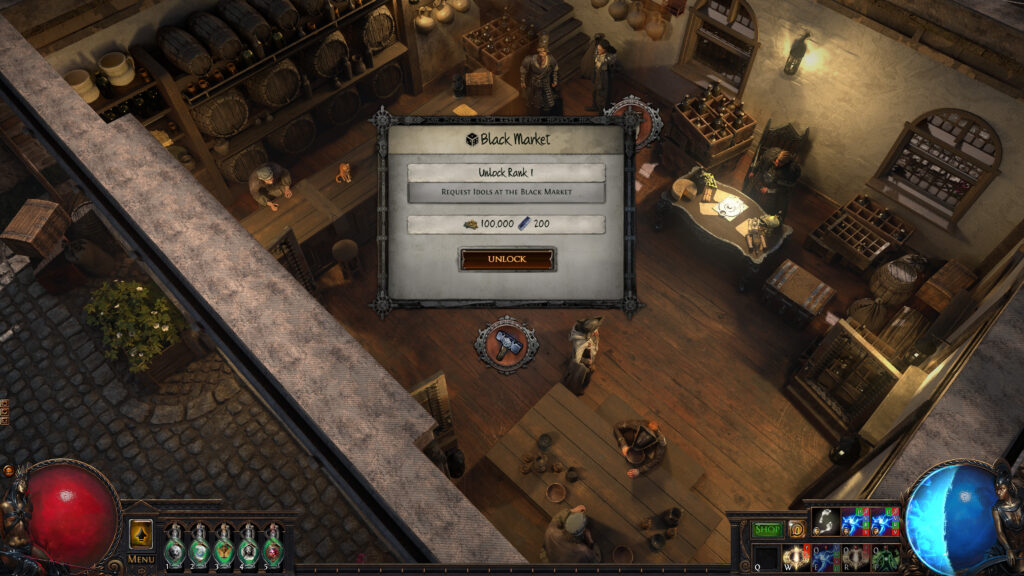Click the empty Q skill slot

766,558
